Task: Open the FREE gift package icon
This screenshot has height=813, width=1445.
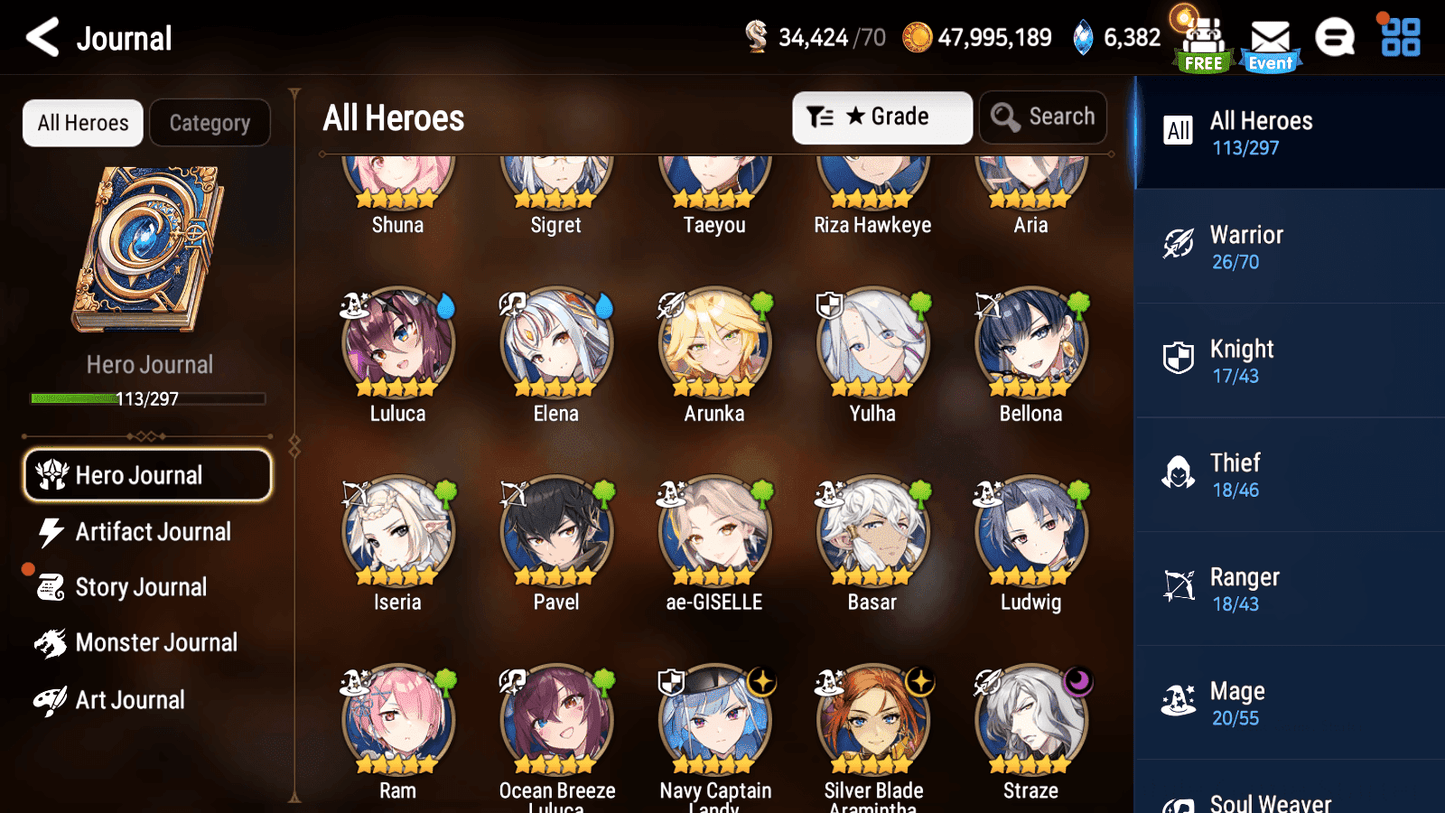Action: coord(1201,37)
